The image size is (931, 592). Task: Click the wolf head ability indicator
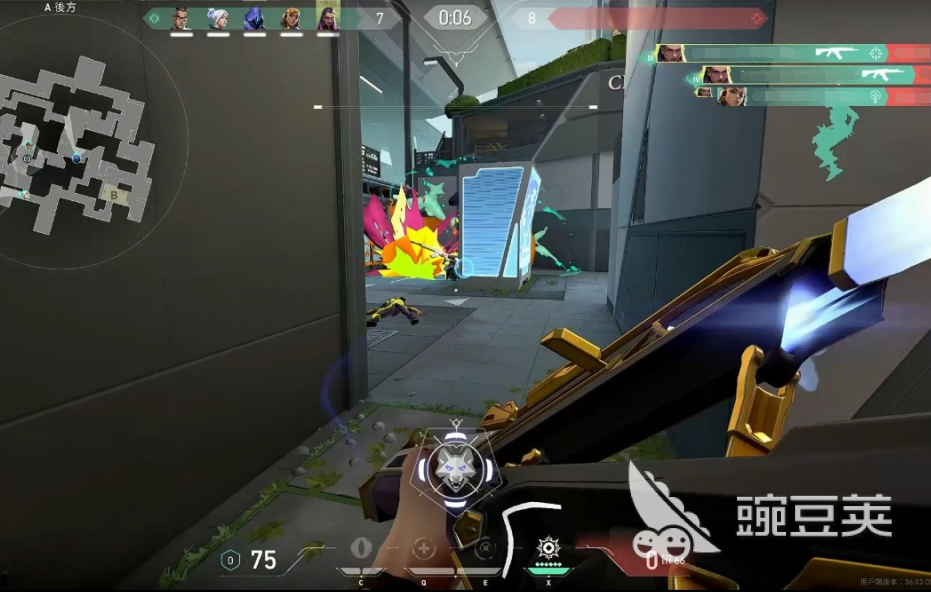point(455,468)
